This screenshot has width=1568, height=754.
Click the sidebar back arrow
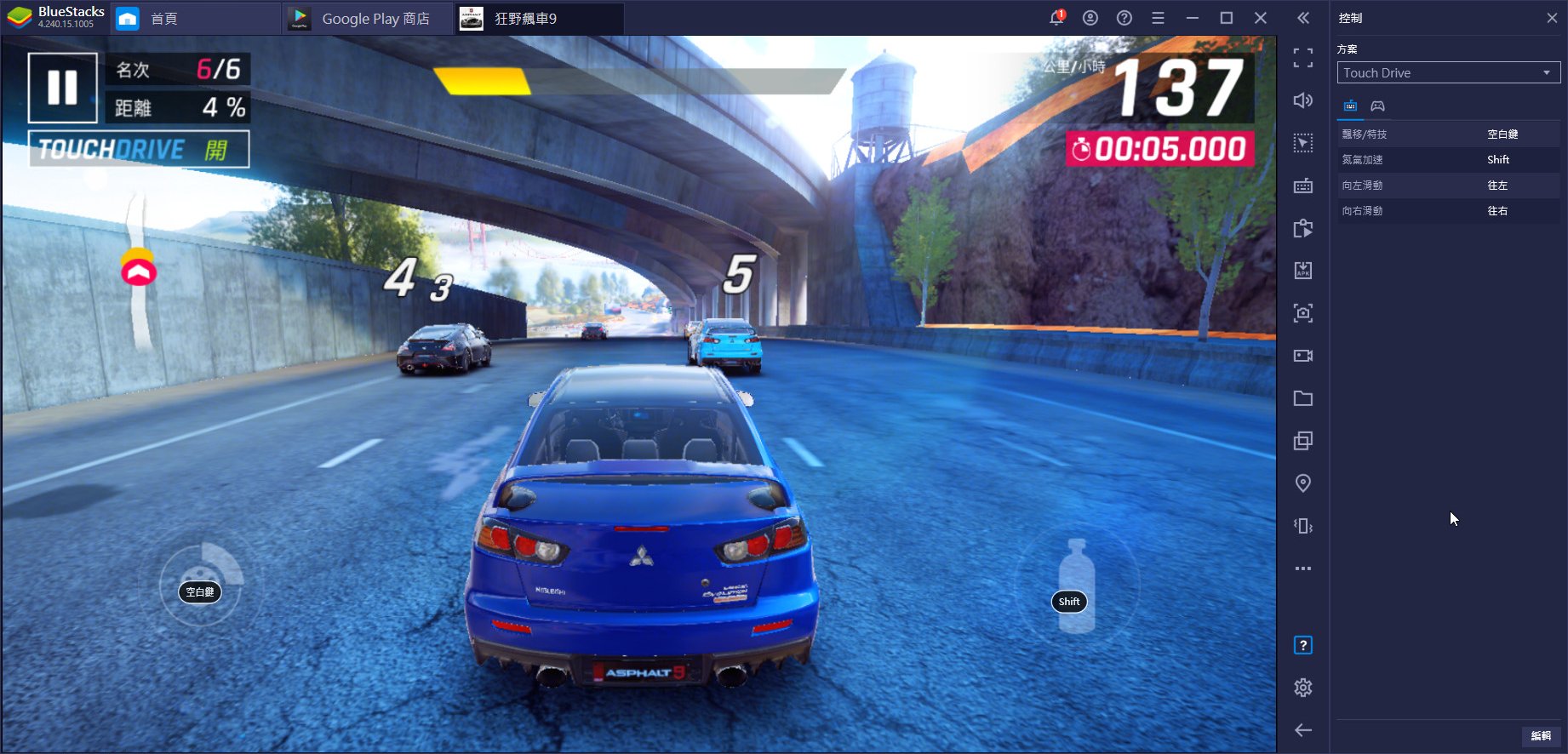pos(1302,730)
